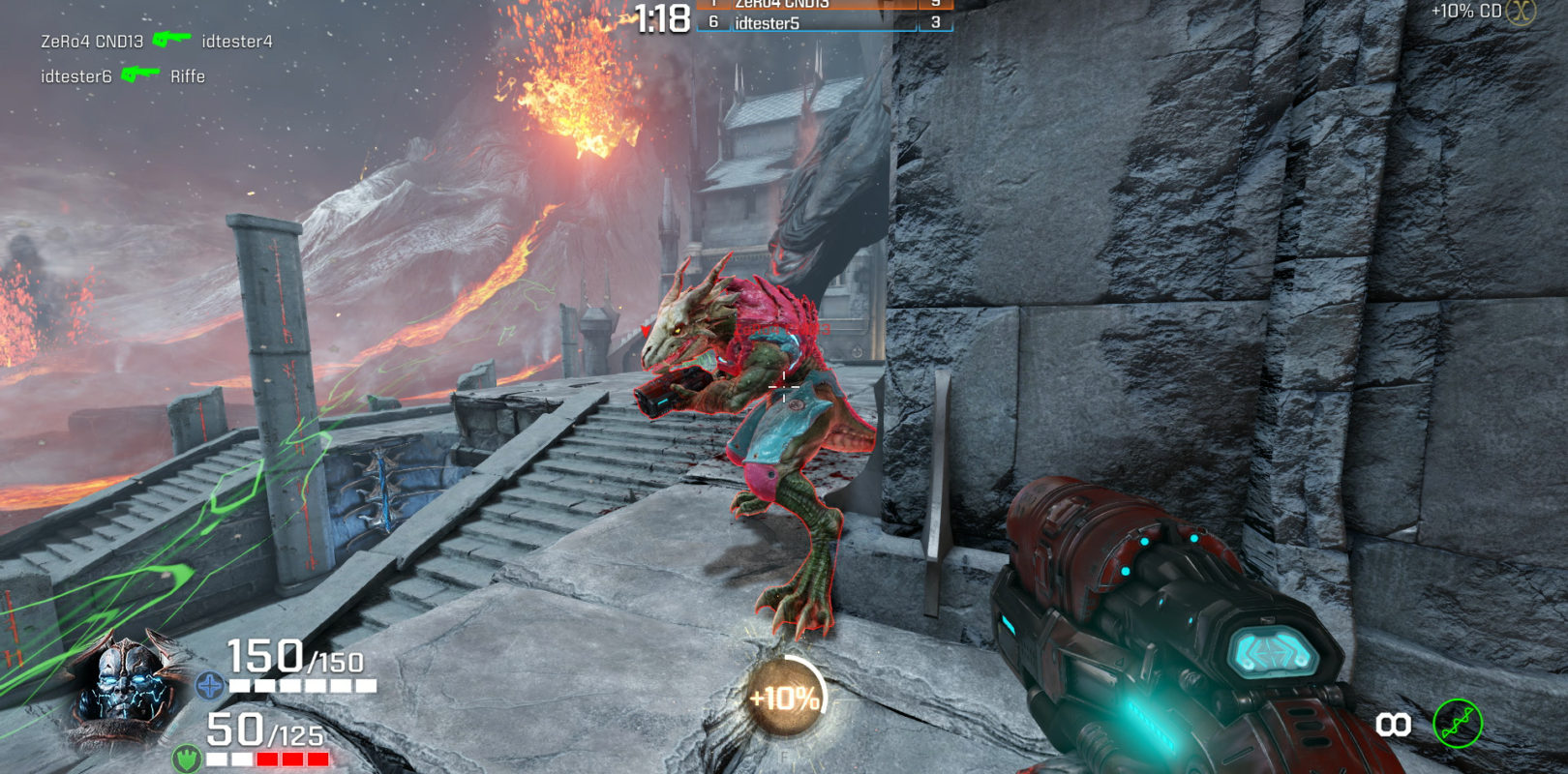
Task: Select the idtester6 kill feed entry
Action: 122,75
